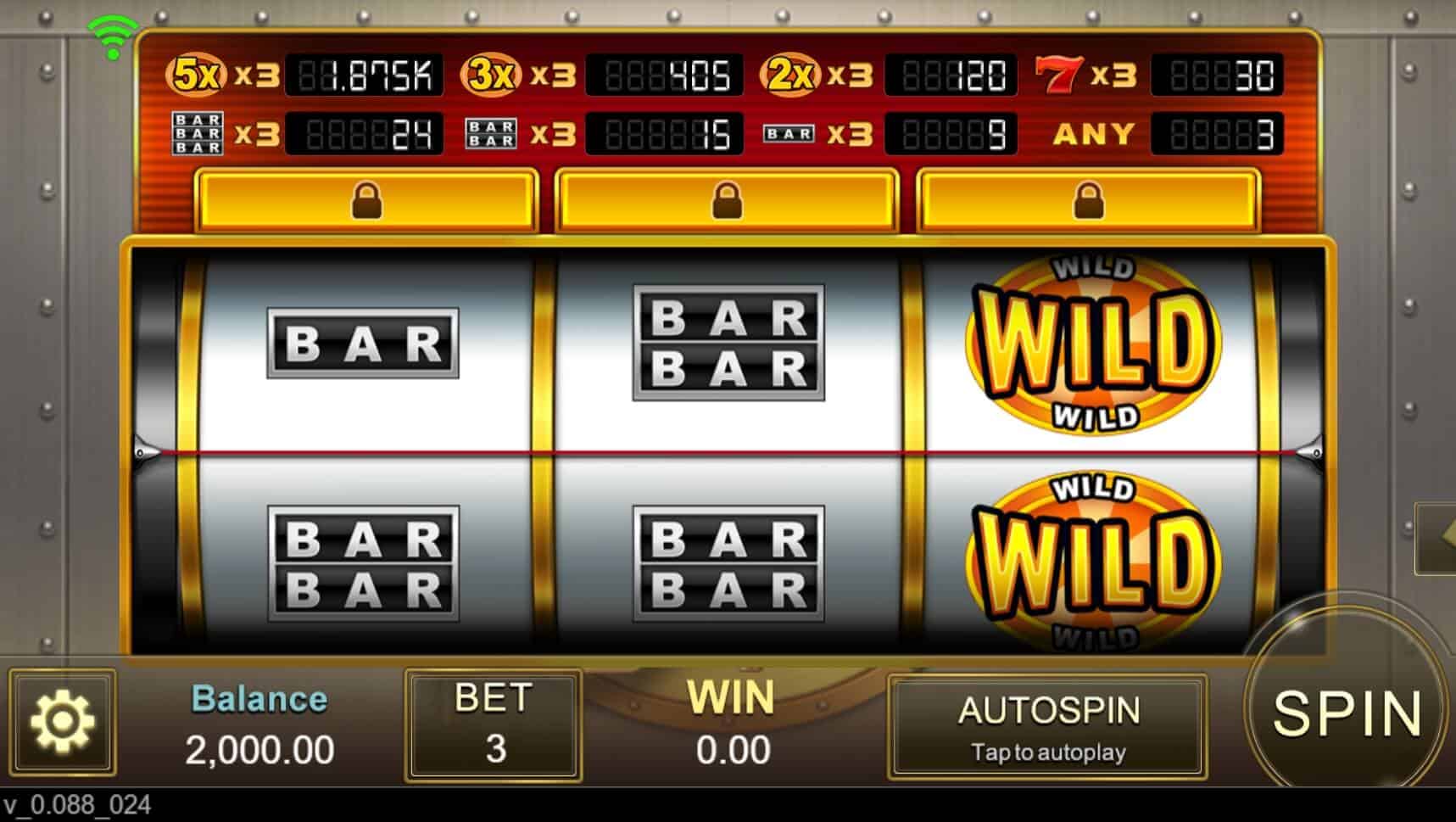Viewport: 1456px width, 822px height.
Task: Tap AUTOSPIN to start autoplay
Action: pyautogui.click(x=1049, y=725)
